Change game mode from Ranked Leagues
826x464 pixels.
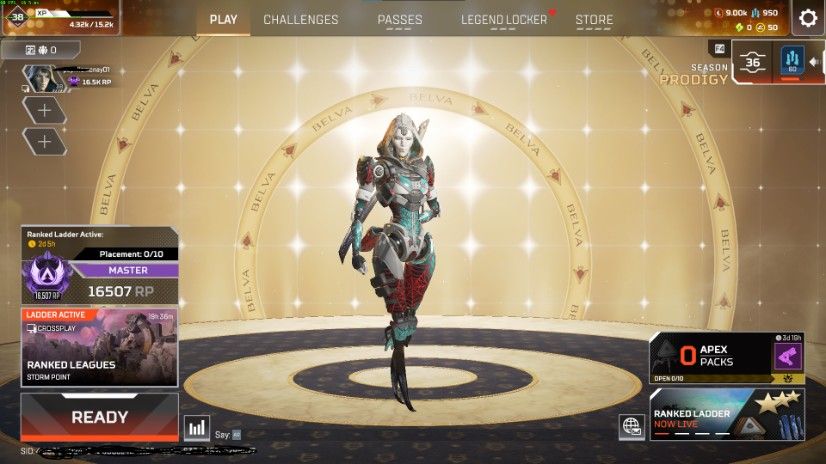[99, 347]
